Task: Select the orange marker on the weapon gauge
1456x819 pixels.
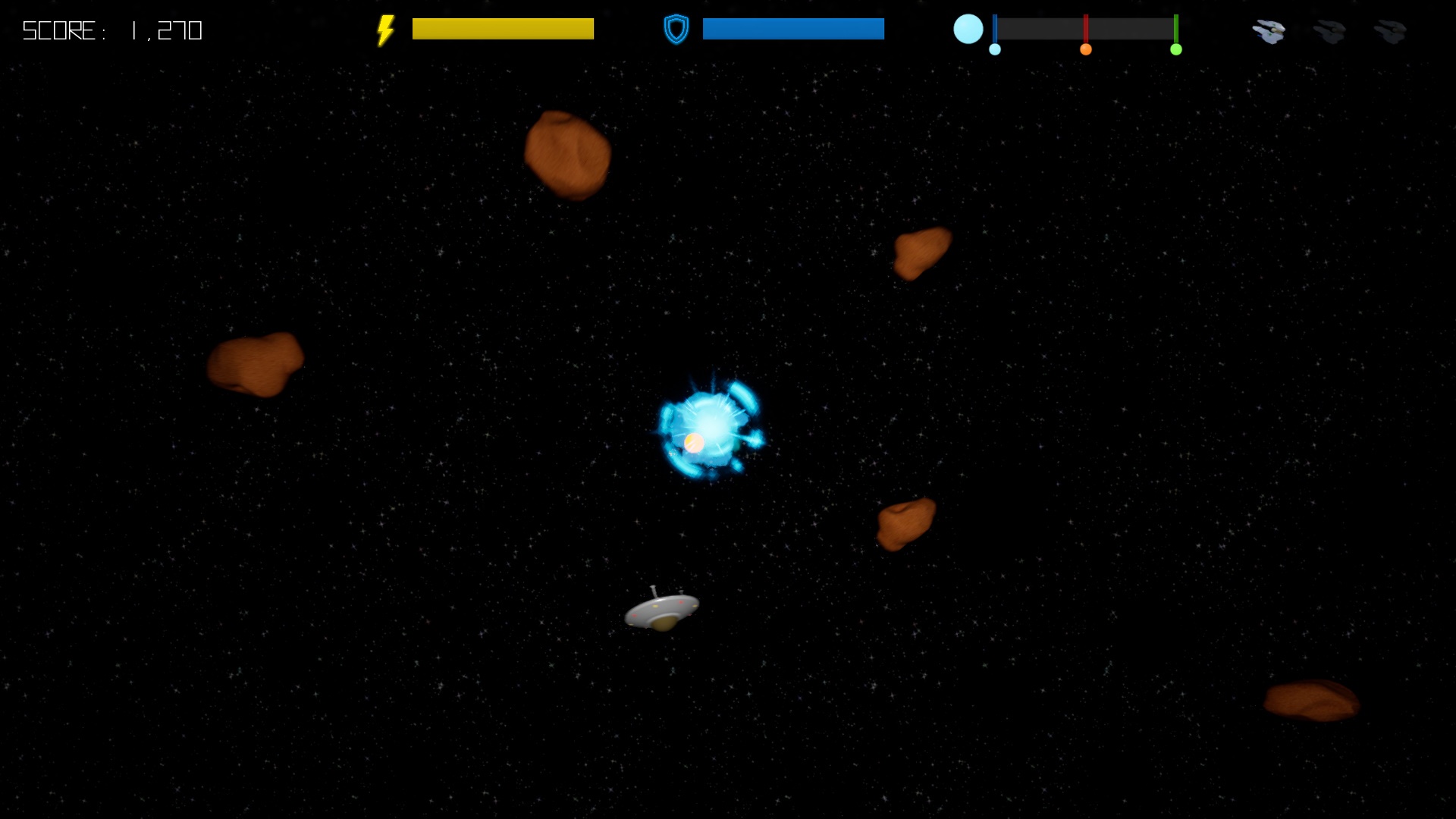Action: click(x=1086, y=49)
